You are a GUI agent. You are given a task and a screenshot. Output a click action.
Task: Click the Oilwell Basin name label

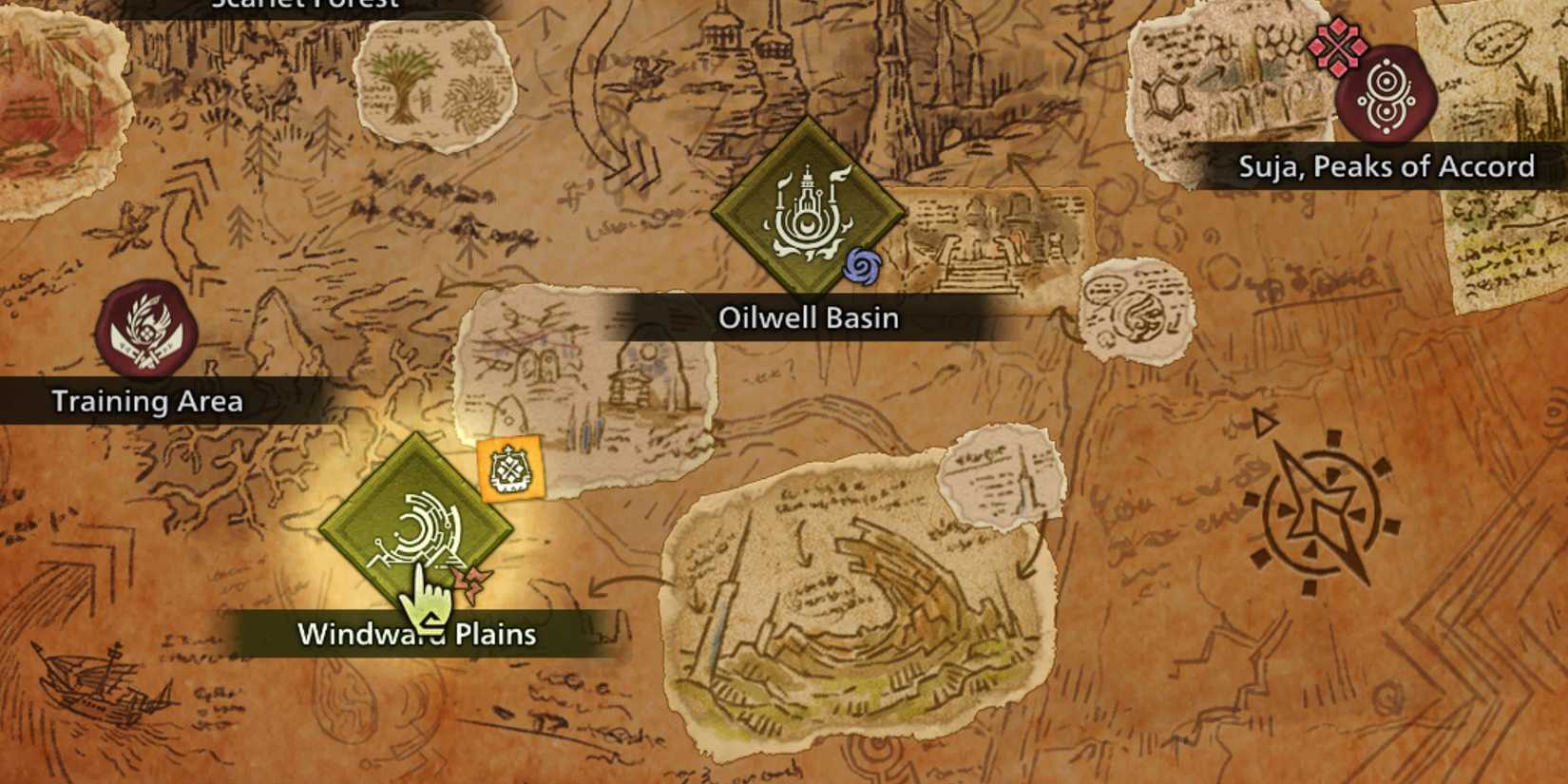point(807,317)
